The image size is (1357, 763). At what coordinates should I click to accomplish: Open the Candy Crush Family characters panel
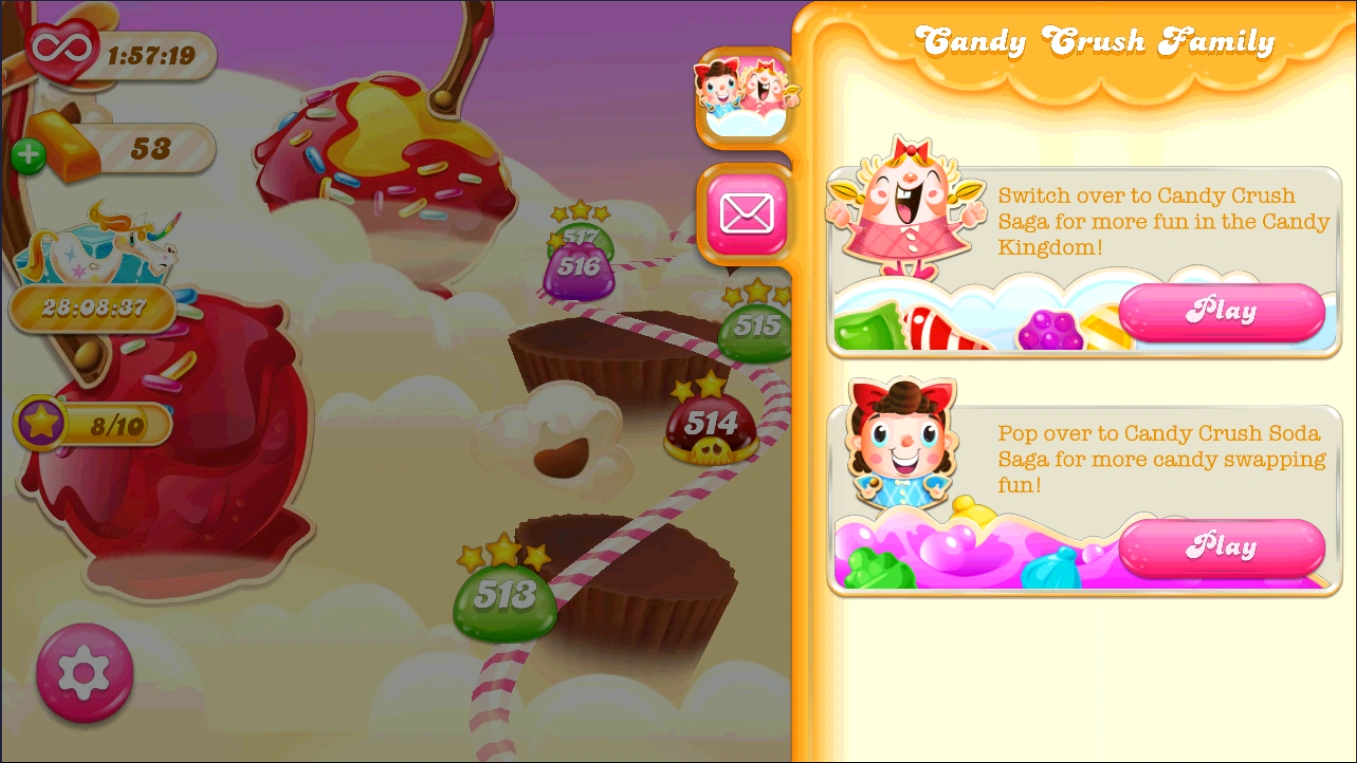tap(745, 96)
